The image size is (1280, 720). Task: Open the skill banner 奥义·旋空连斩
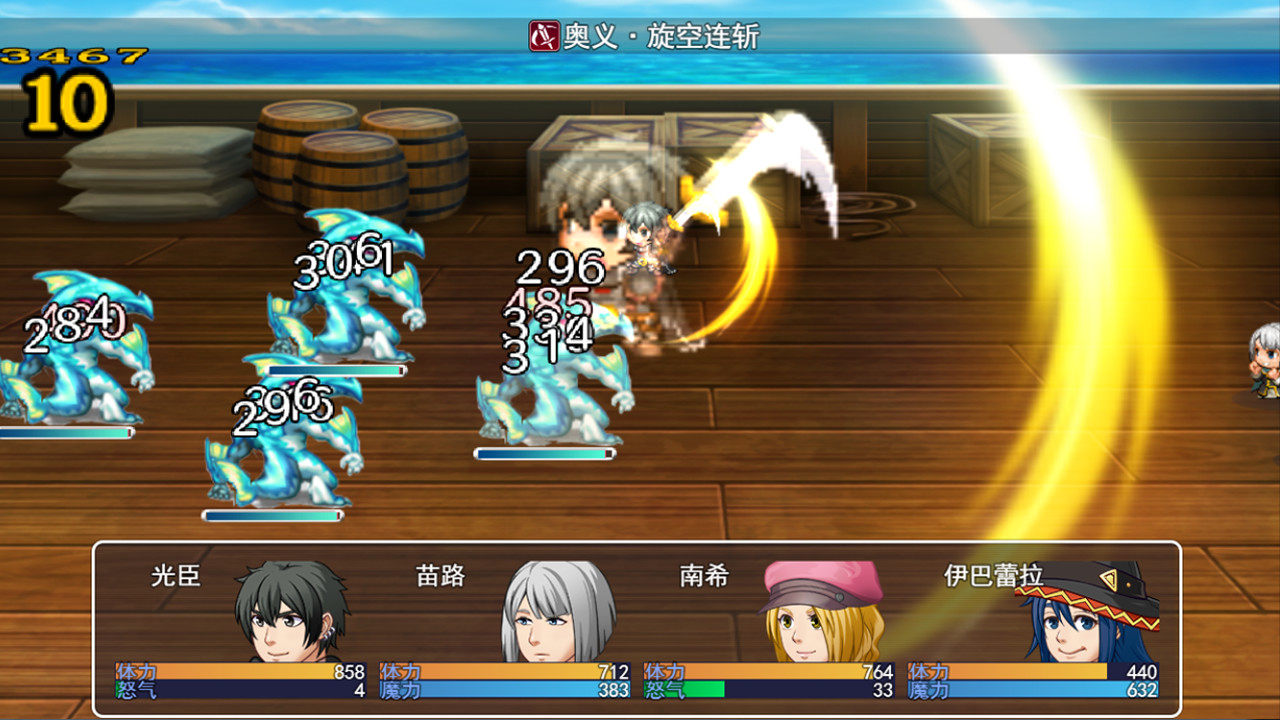click(640, 32)
